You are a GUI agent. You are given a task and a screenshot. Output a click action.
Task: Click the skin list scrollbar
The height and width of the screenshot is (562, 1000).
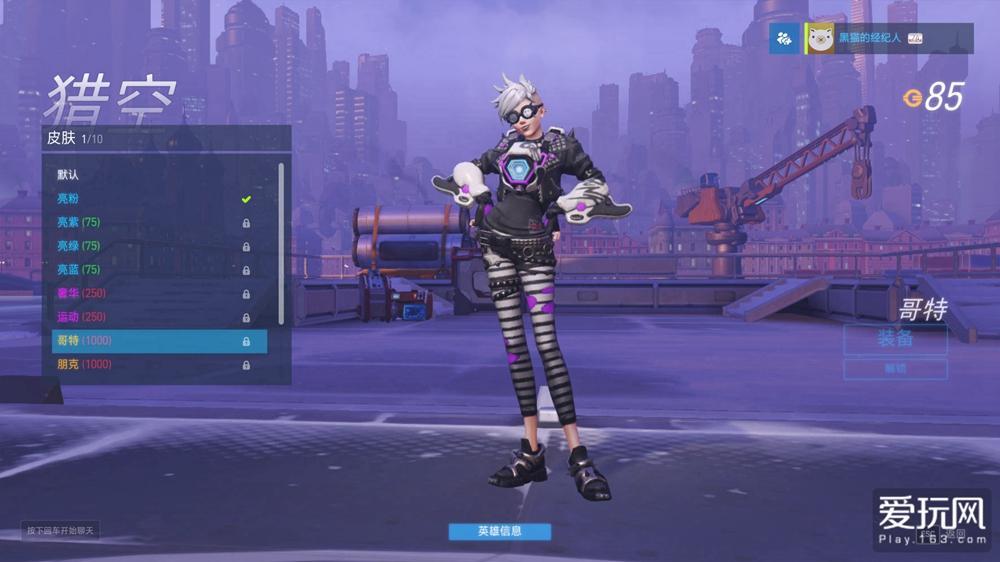point(281,242)
